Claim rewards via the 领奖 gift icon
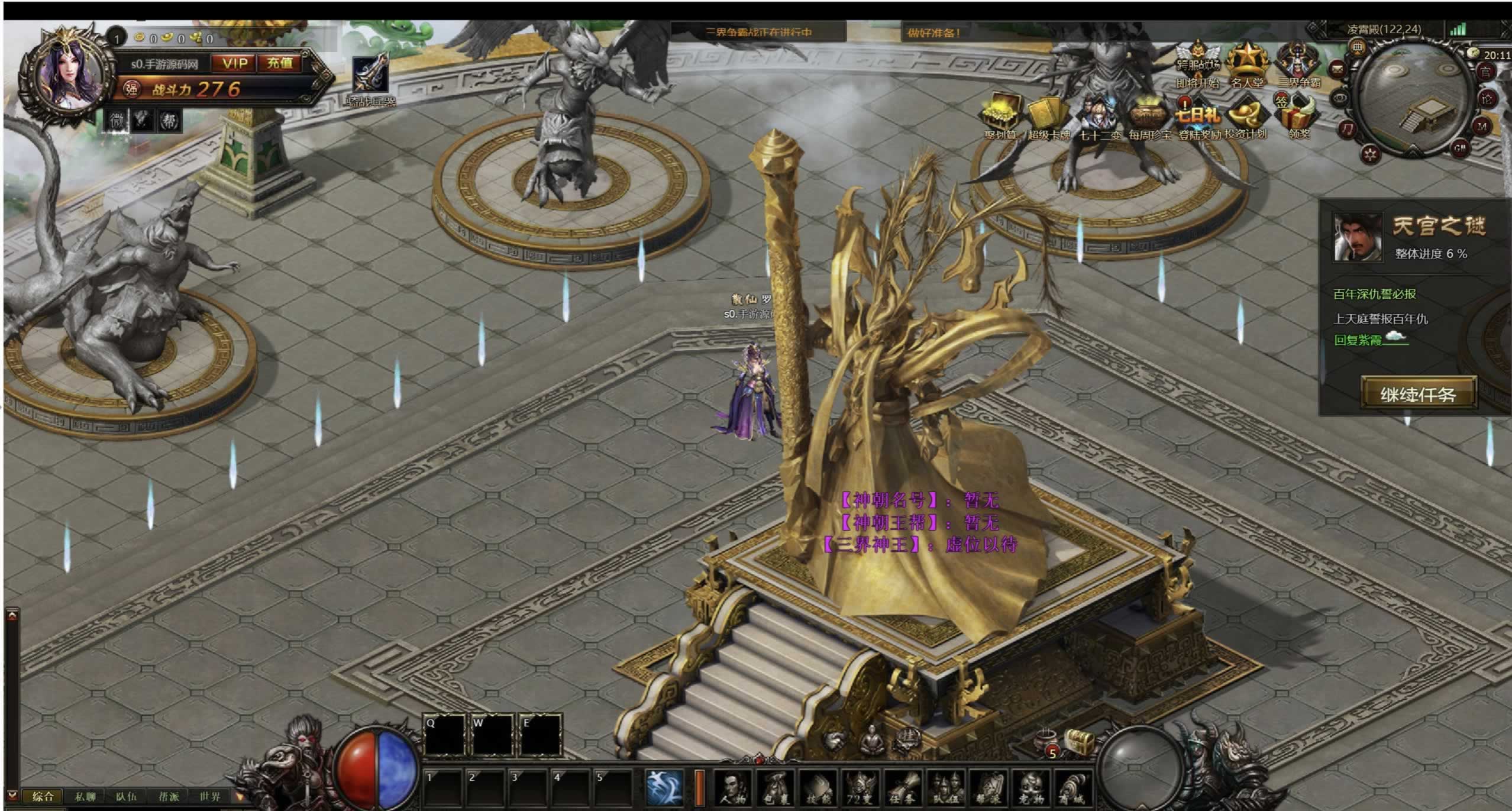Viewport: 1512px width, 811px height. click(1299, 115)
